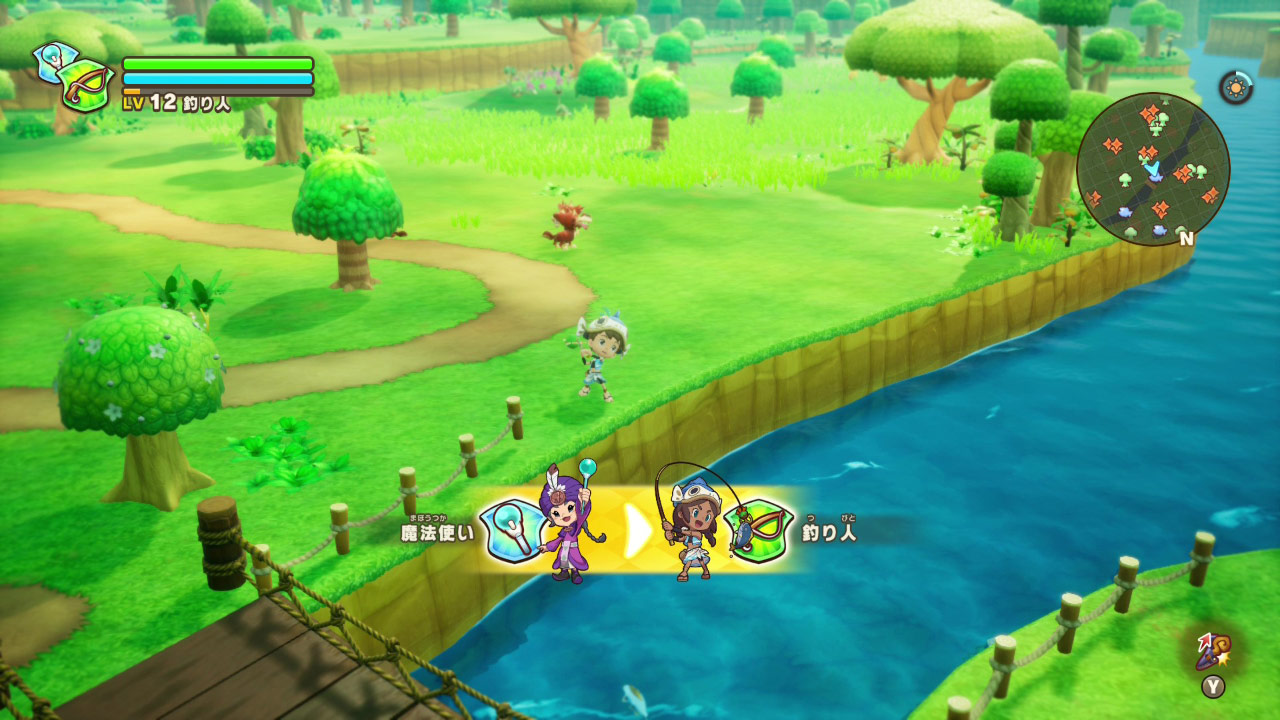Click the blue arrow icon on the minimap

pyautogui.click(x=1152, y=170)
